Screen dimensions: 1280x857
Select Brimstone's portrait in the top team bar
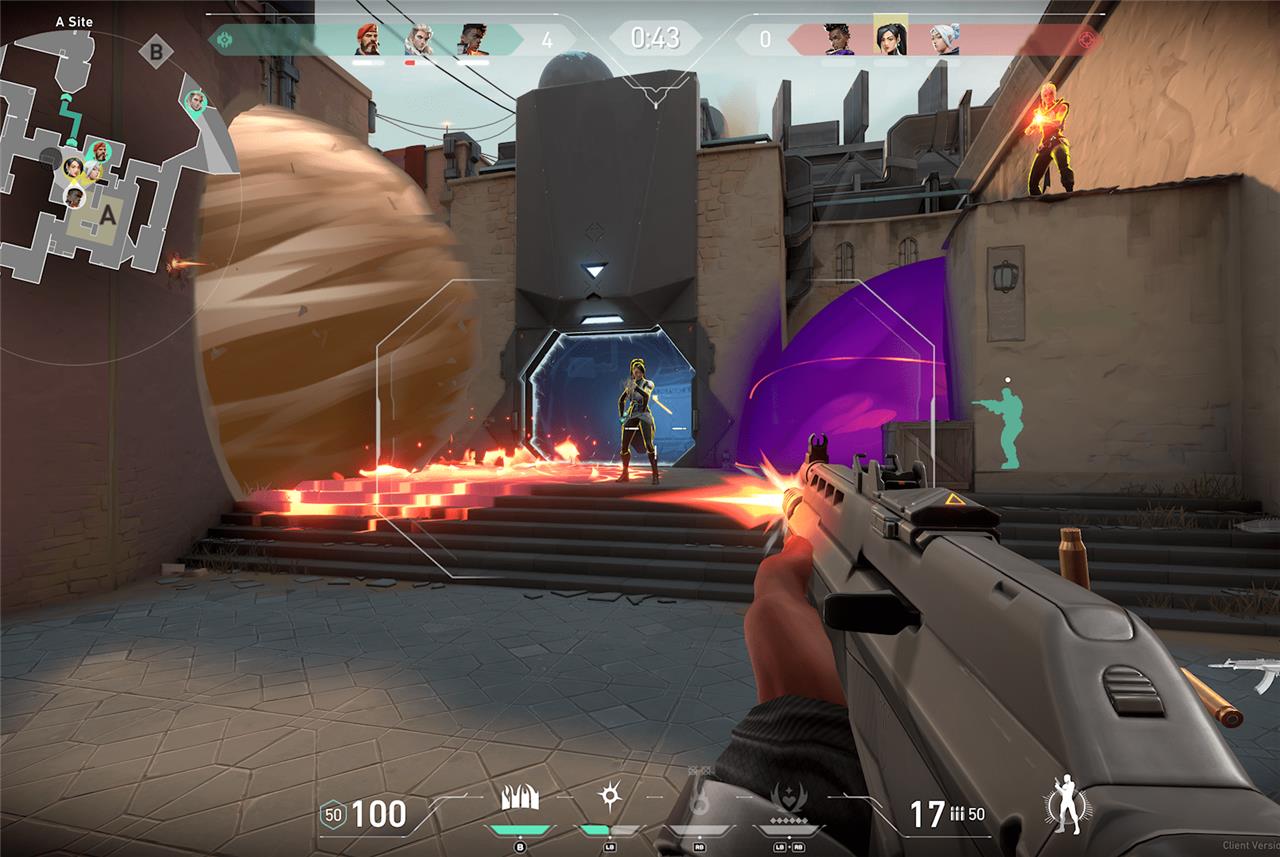tap(368, 39)
